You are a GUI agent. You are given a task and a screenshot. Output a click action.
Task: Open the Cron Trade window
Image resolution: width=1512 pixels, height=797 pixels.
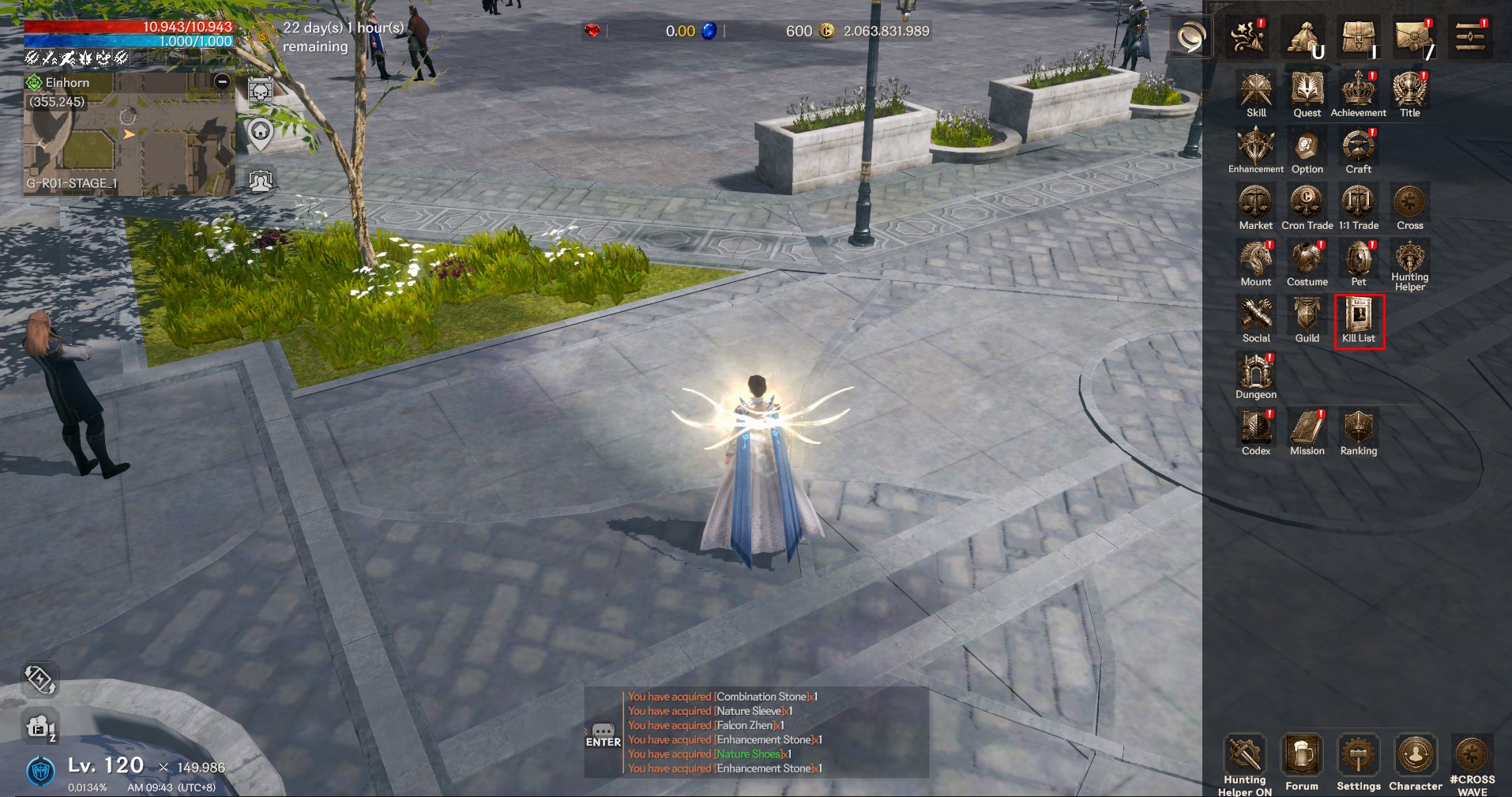tap(1307, 204)
